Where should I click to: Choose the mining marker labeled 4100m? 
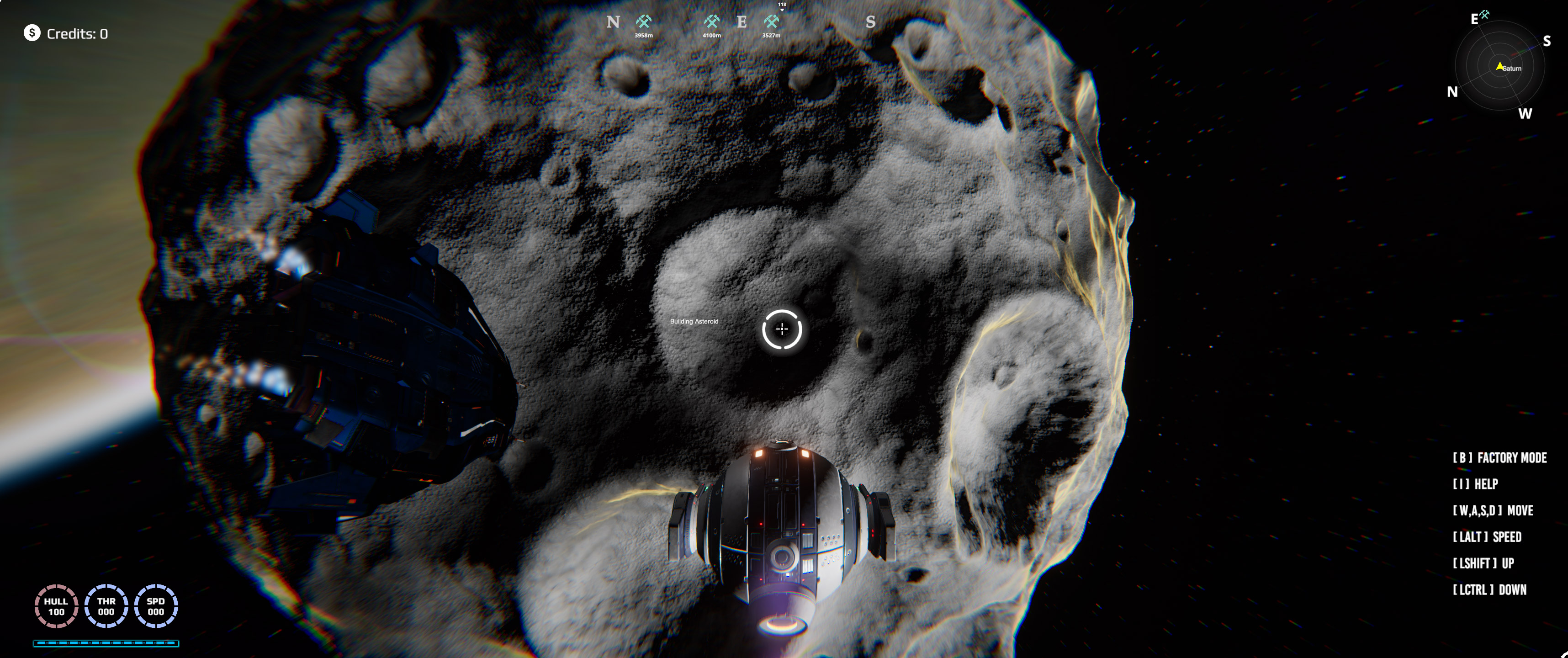pos(711,22)
